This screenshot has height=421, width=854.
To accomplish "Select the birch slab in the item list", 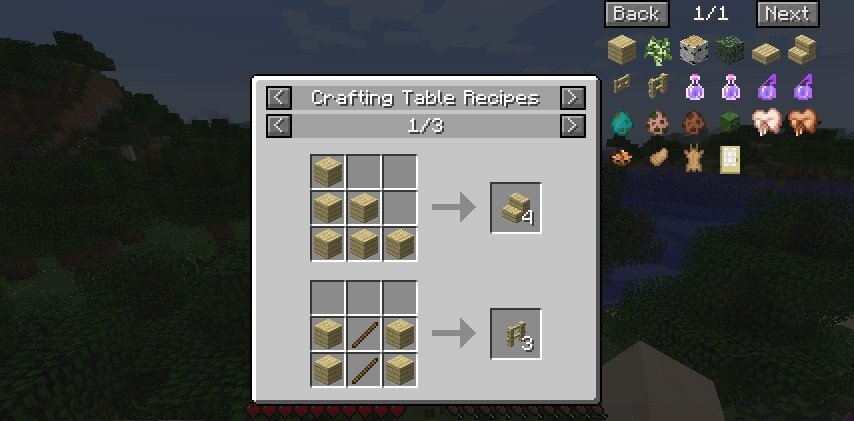I will point(765,49).
